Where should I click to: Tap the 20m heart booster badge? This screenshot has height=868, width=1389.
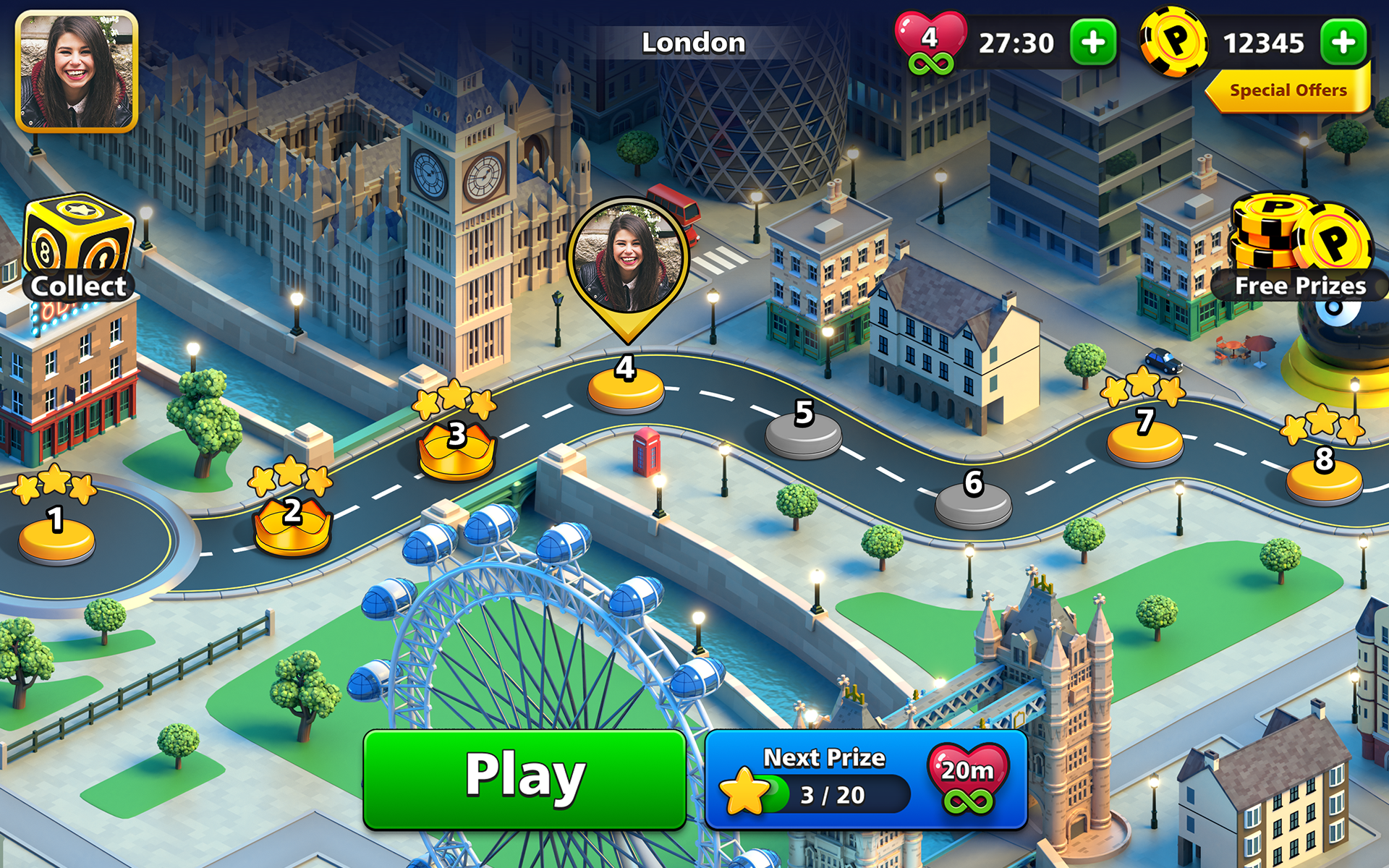[x=967, y=778]
